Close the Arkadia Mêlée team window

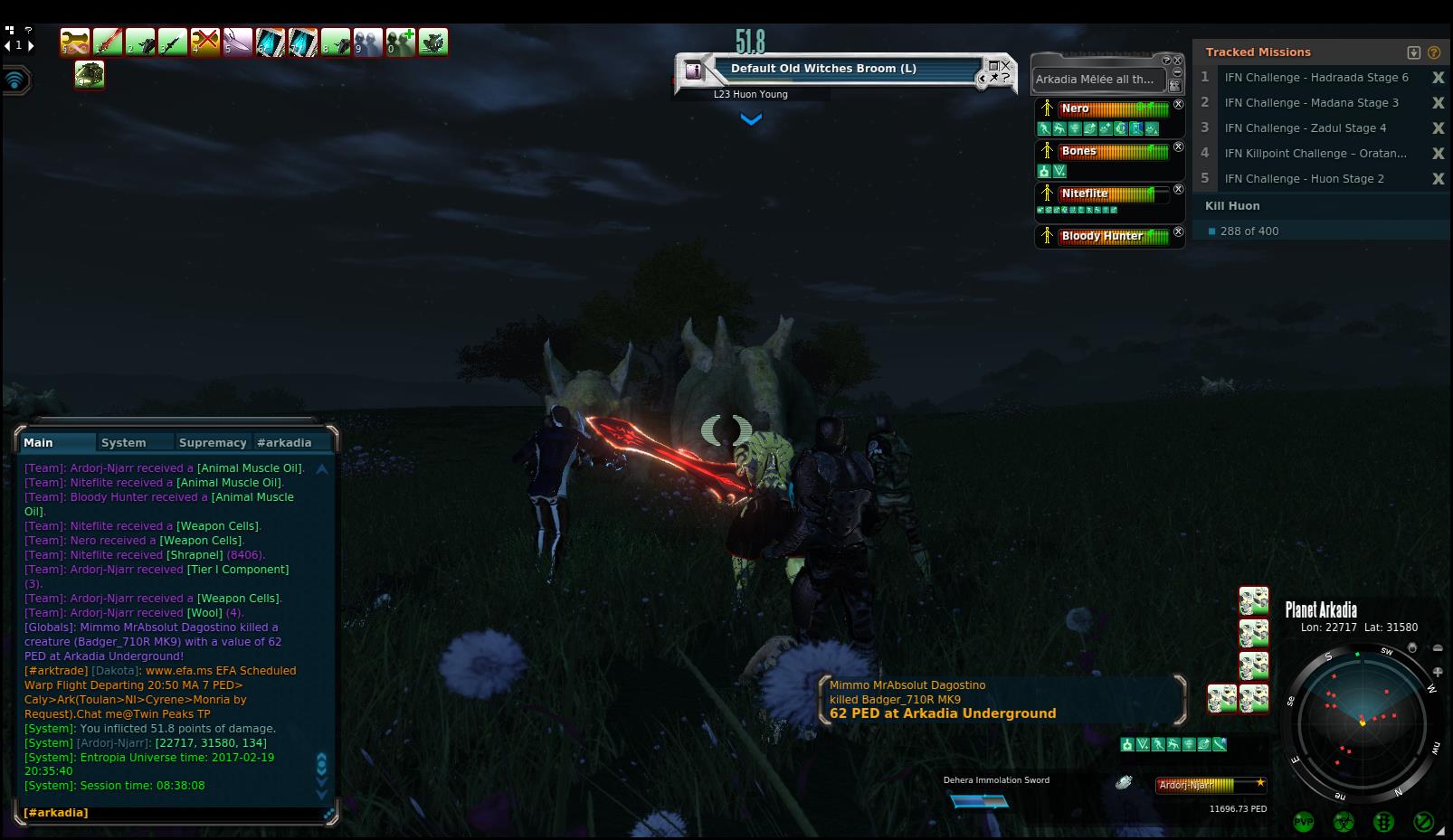[1178, 61]
